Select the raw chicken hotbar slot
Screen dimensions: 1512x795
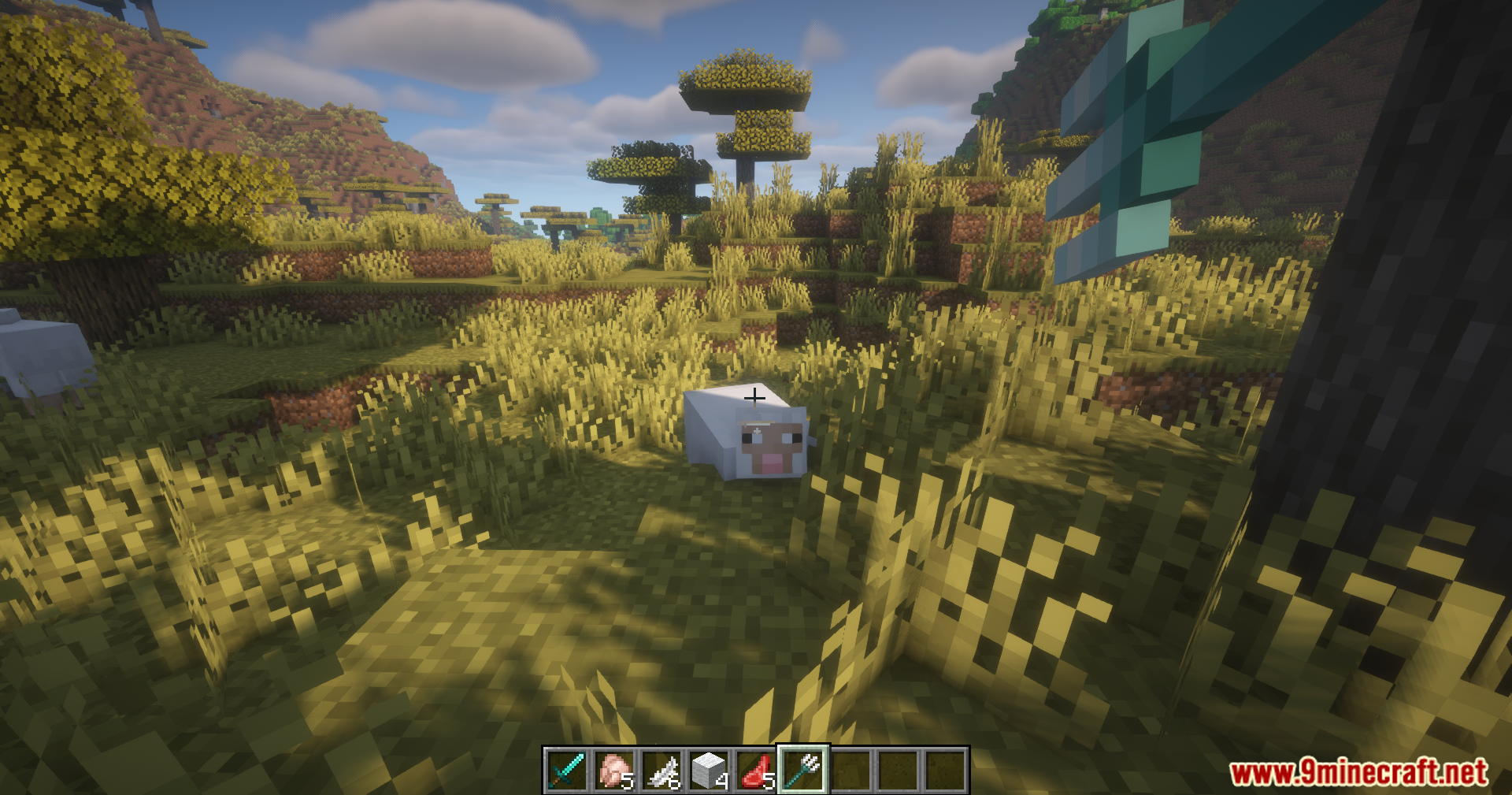coord(614,770)
